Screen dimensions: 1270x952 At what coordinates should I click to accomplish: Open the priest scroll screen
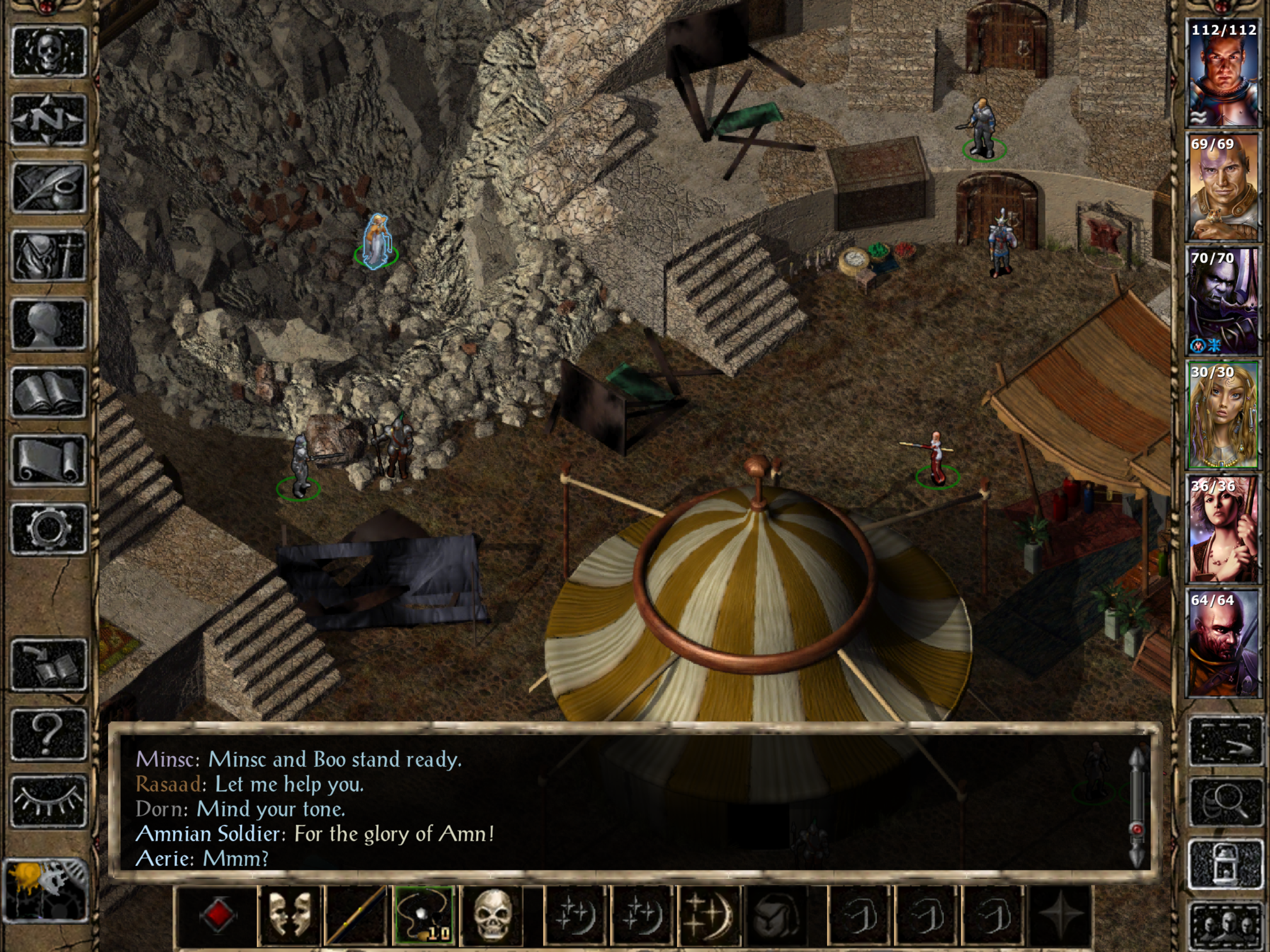[x=49, y=461]
